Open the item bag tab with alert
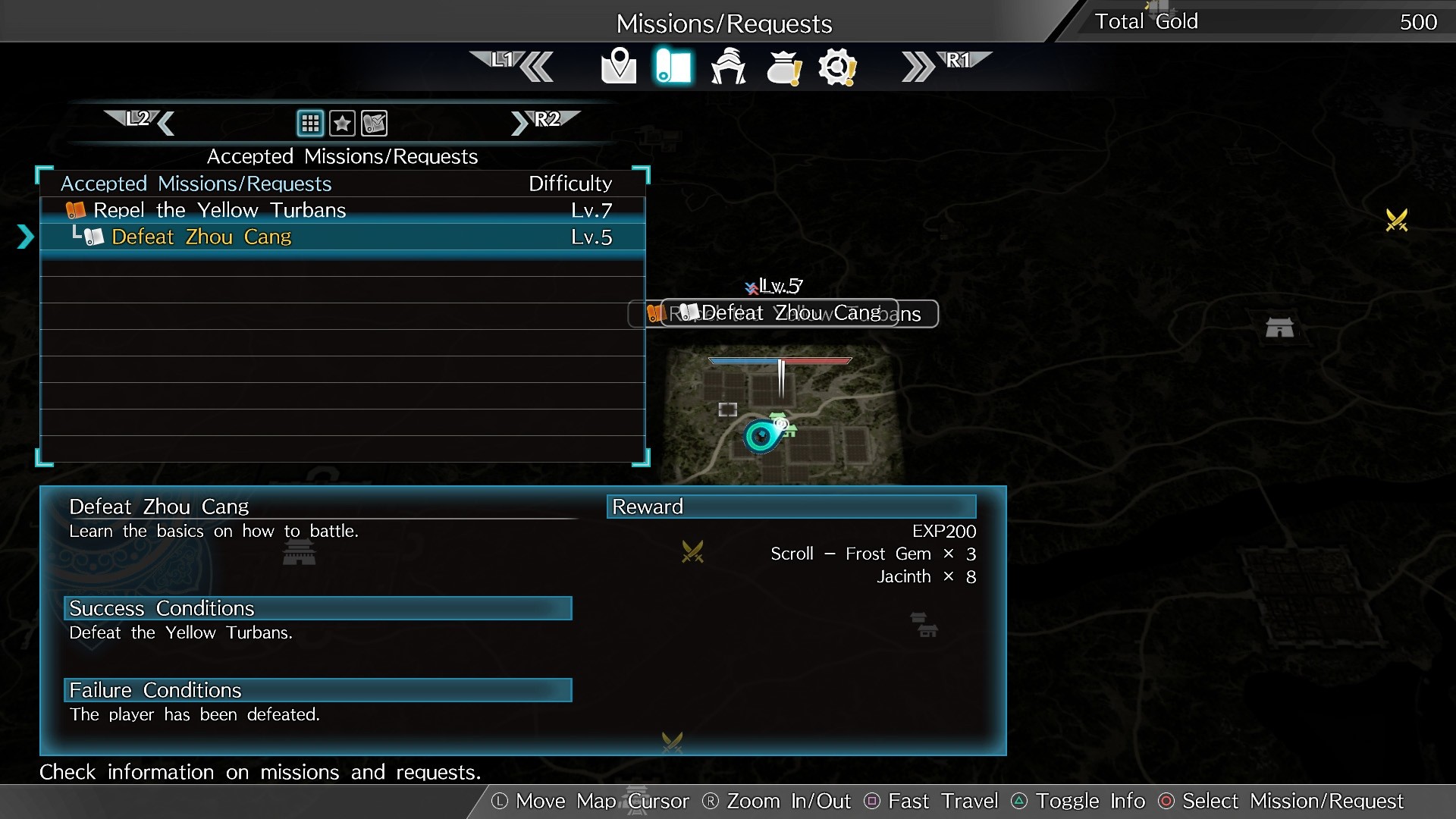Screen dimensions: 1456x819 coord(783,67)
